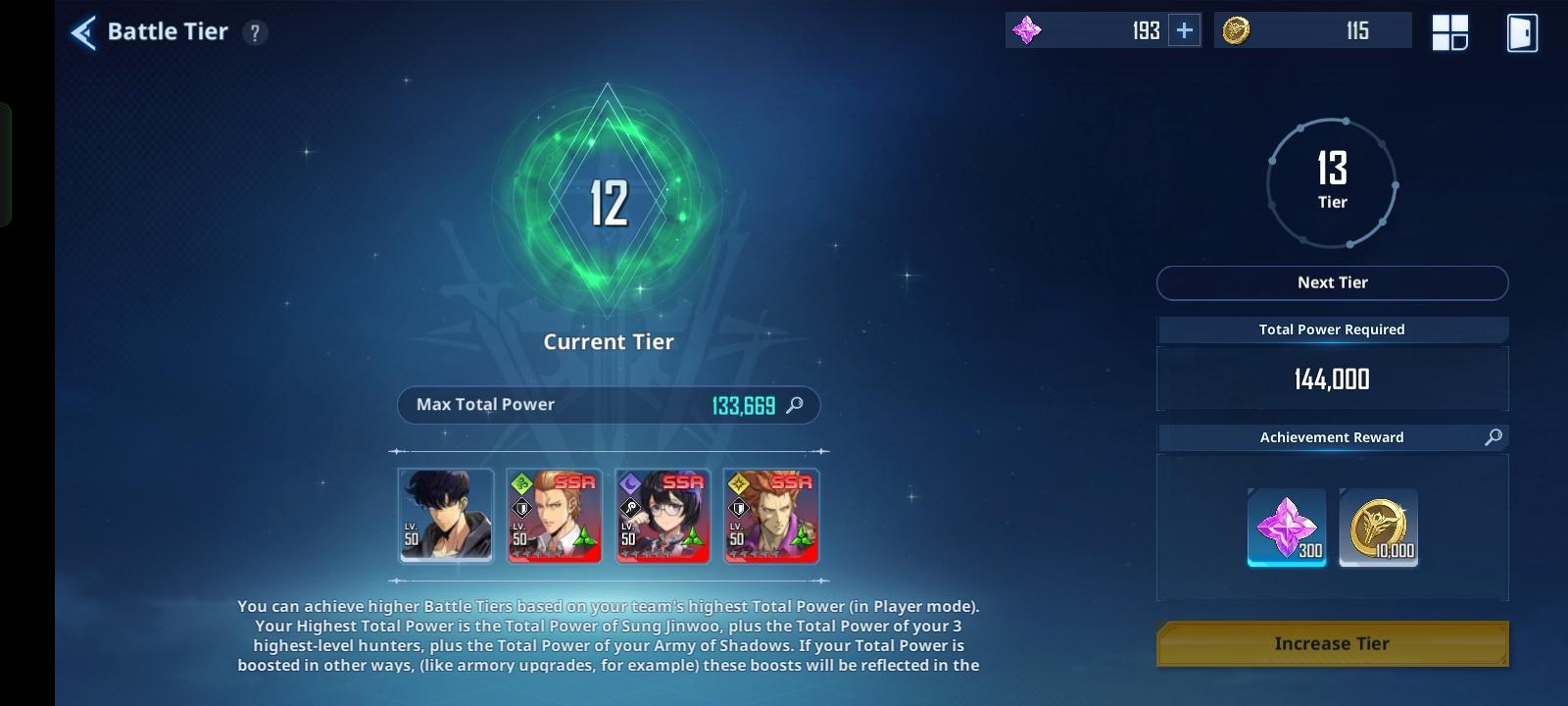Click the Essence Stone 300 reward icon

(1287, 528)
